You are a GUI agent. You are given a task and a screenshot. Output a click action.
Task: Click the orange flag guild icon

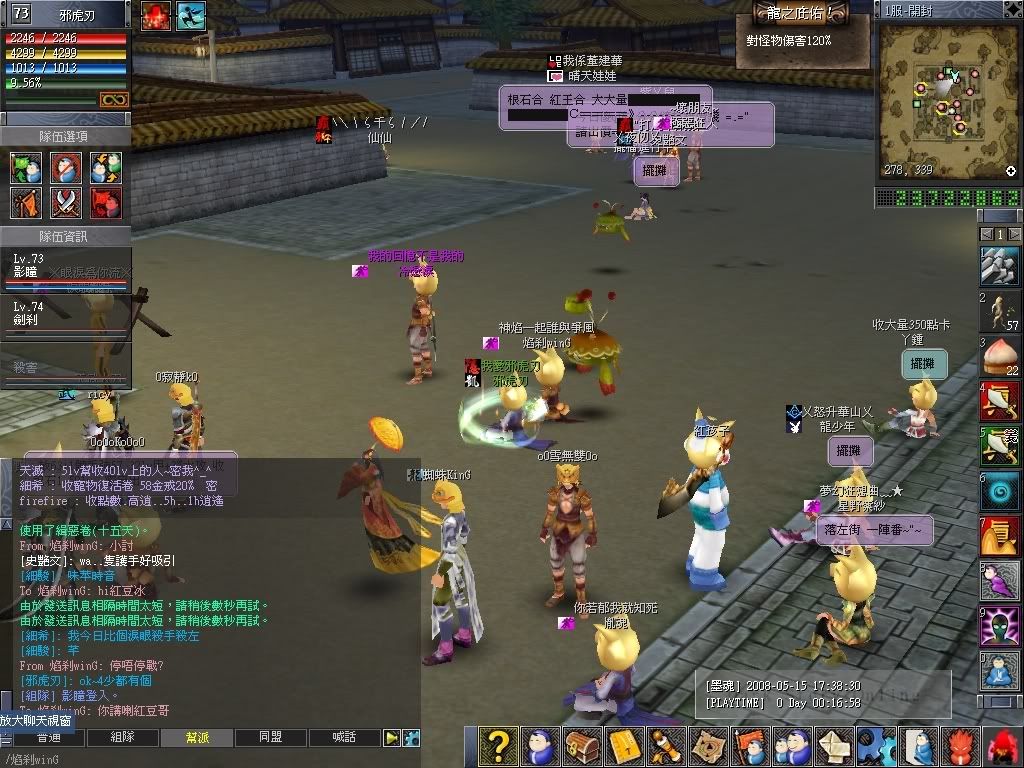point(749,746)
